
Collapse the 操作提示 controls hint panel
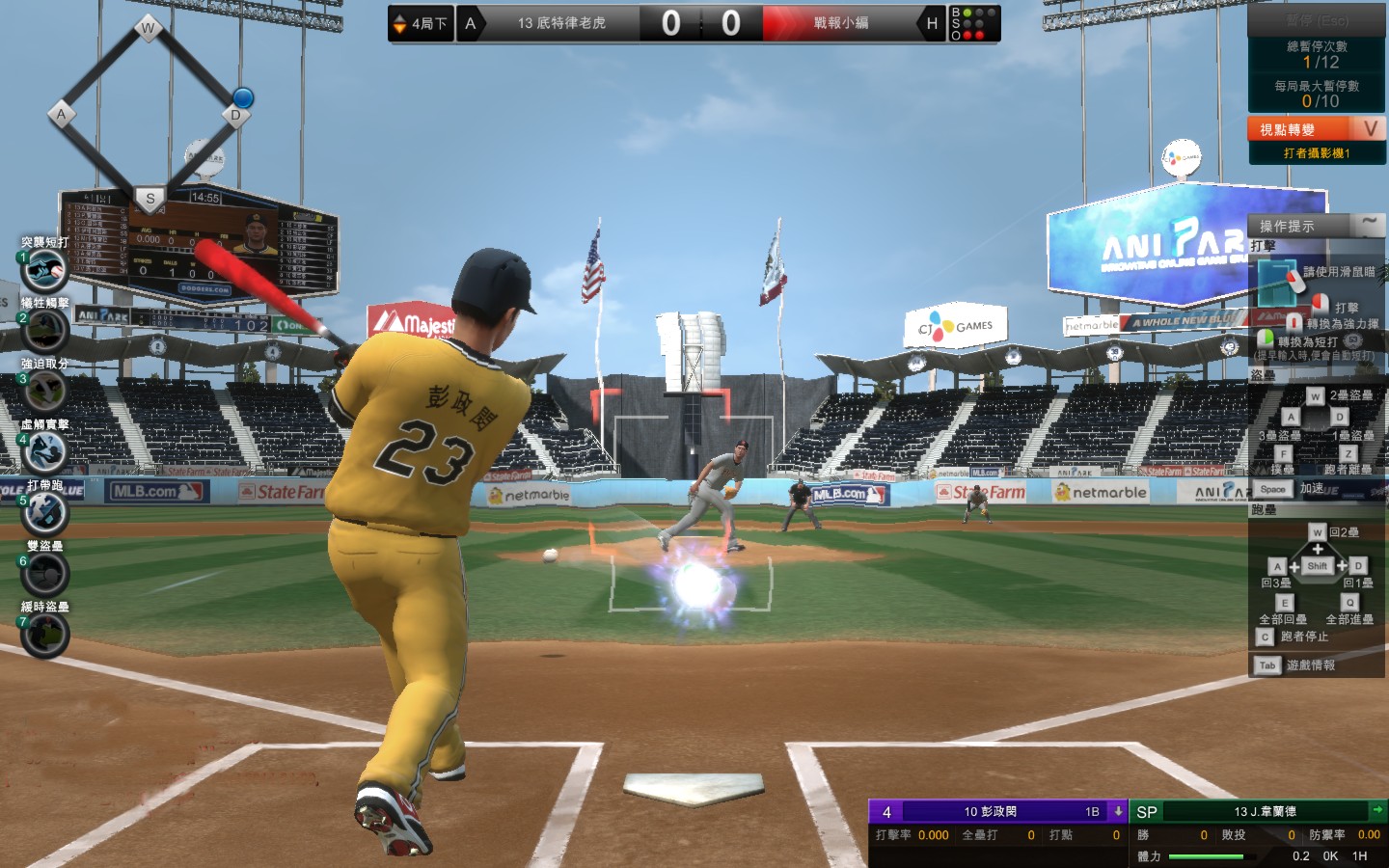coord(1369,225)
